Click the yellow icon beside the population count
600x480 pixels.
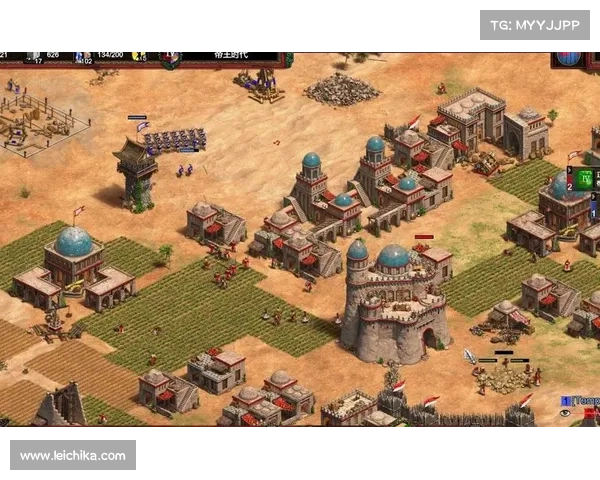tap(139, 56)
